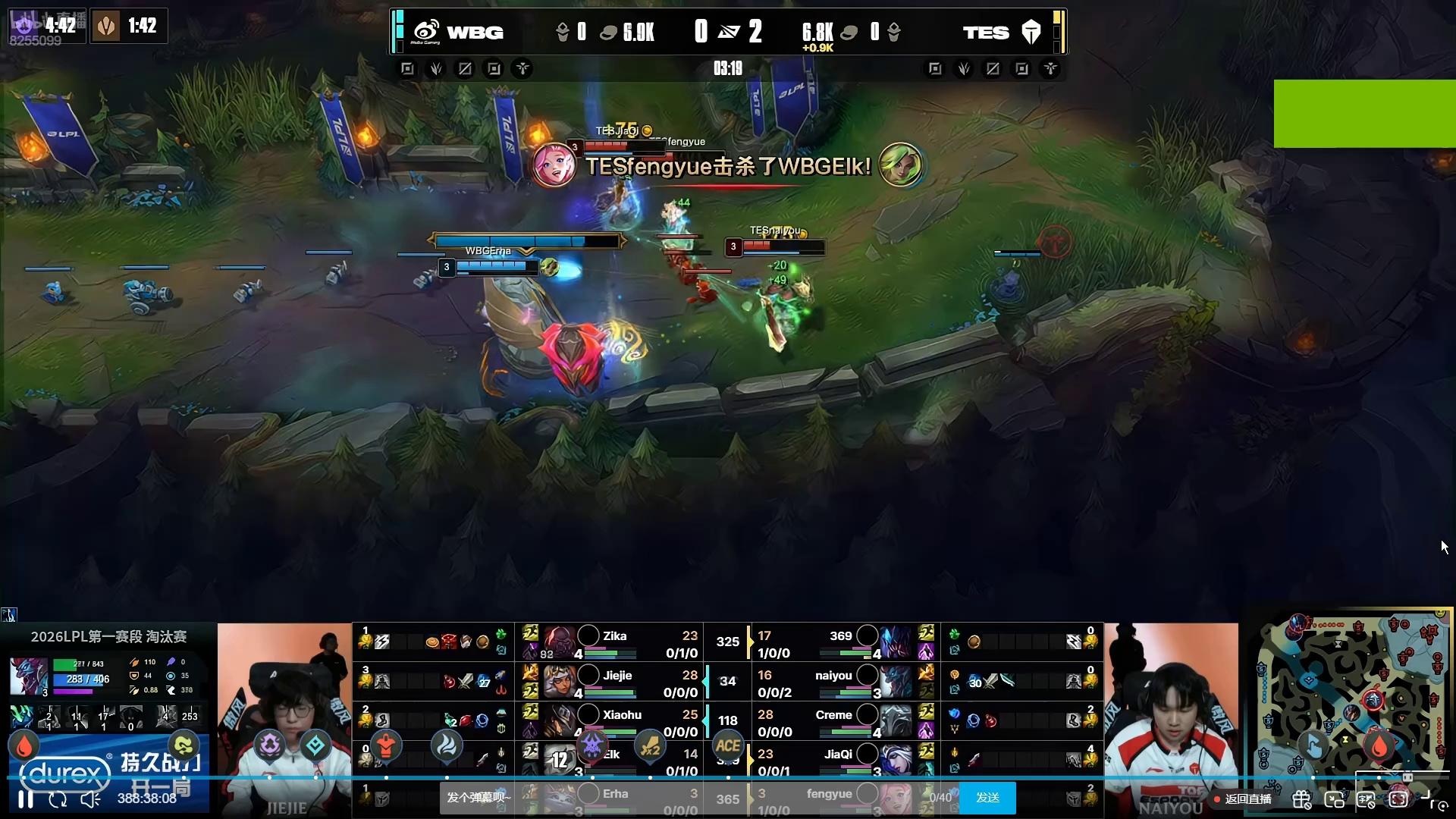Select Zika's champion portrait on the scoreboard
This screenshot has width=1456, height=819.
560,642
